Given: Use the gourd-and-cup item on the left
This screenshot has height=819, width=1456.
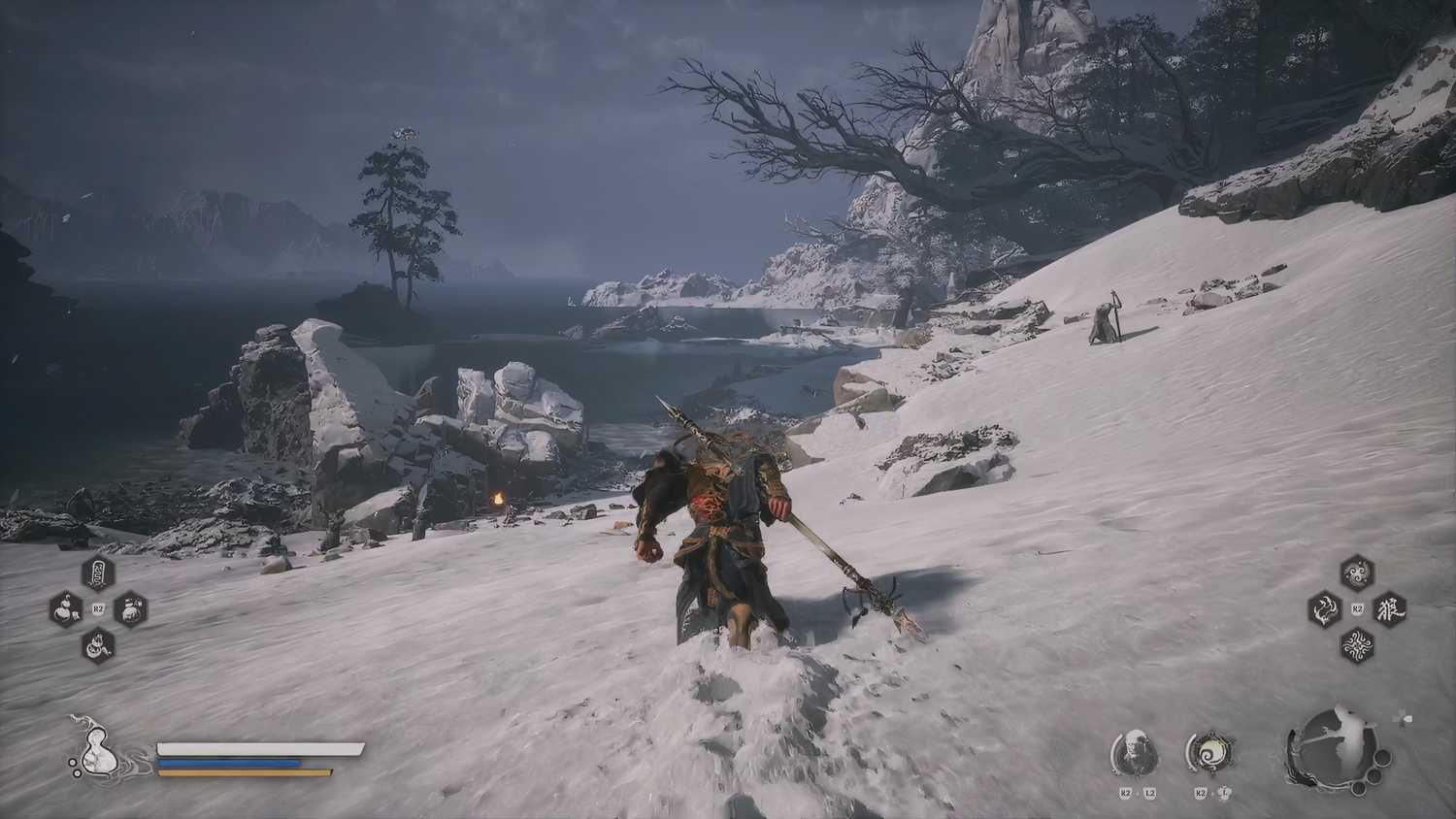Looking at the screenshot, I should (x=65, y=609).
